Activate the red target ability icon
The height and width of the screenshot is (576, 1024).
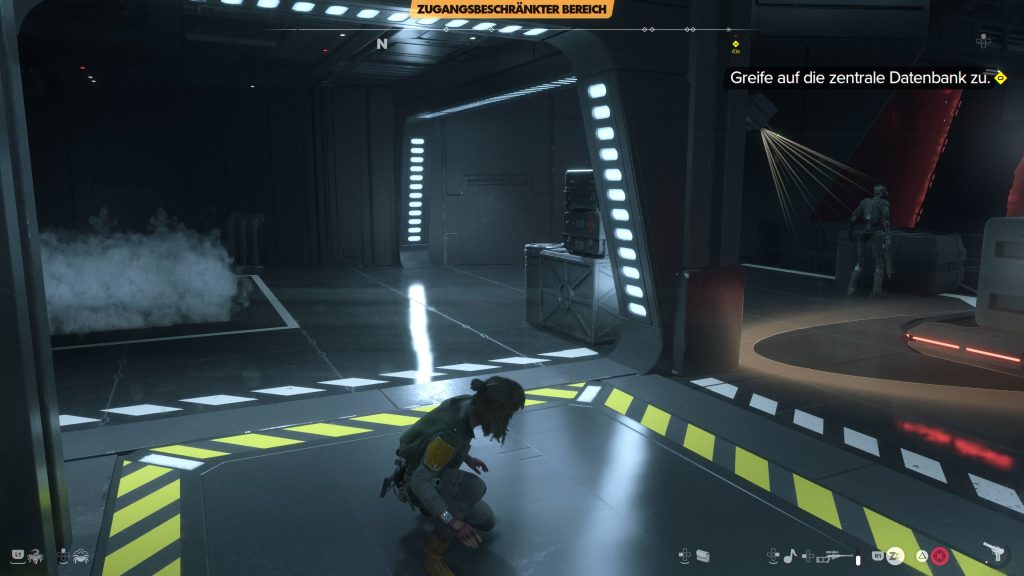coord(939,555)
